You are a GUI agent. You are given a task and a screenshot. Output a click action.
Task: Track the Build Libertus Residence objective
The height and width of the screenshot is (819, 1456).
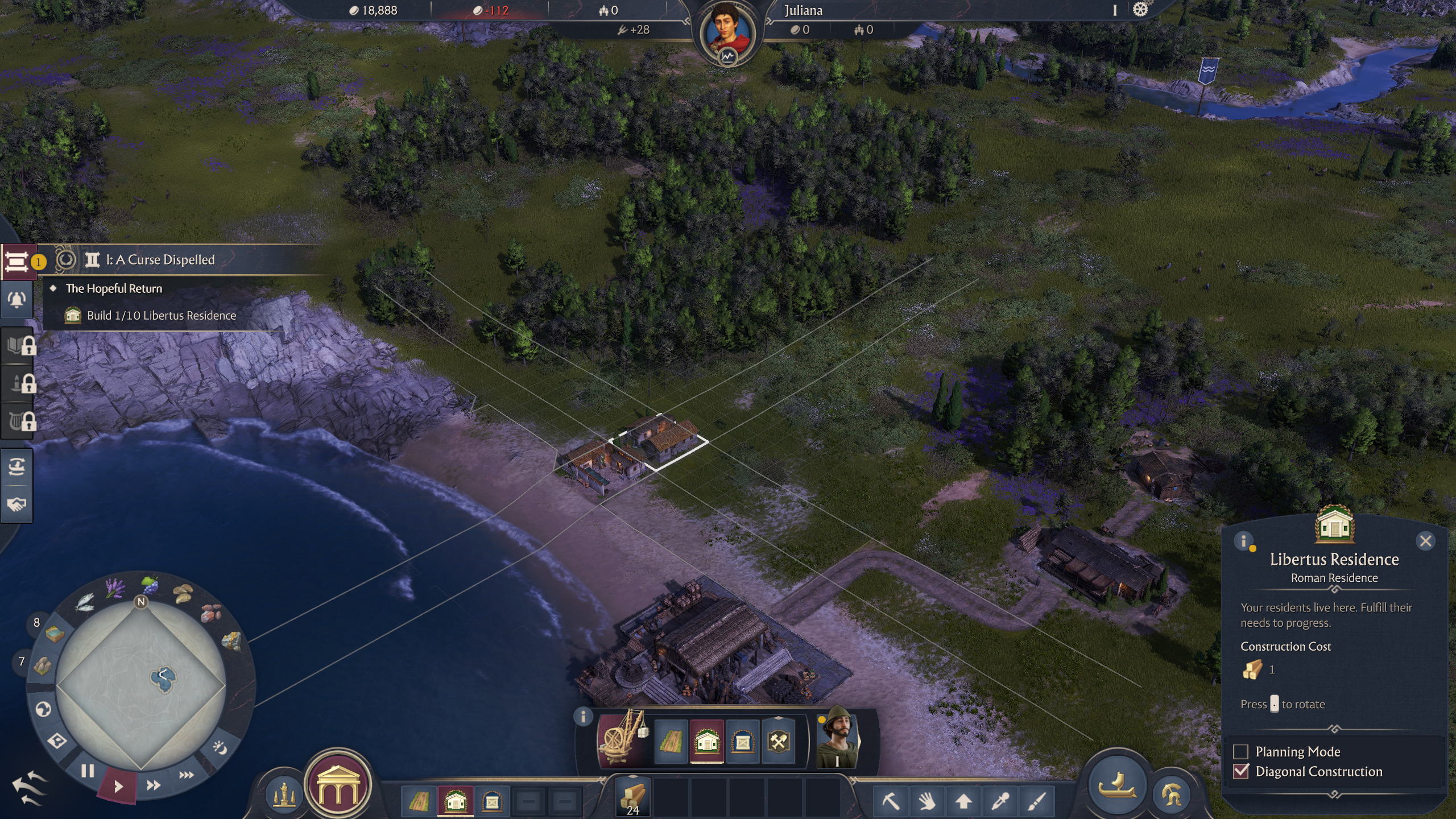tap(161, 316)
